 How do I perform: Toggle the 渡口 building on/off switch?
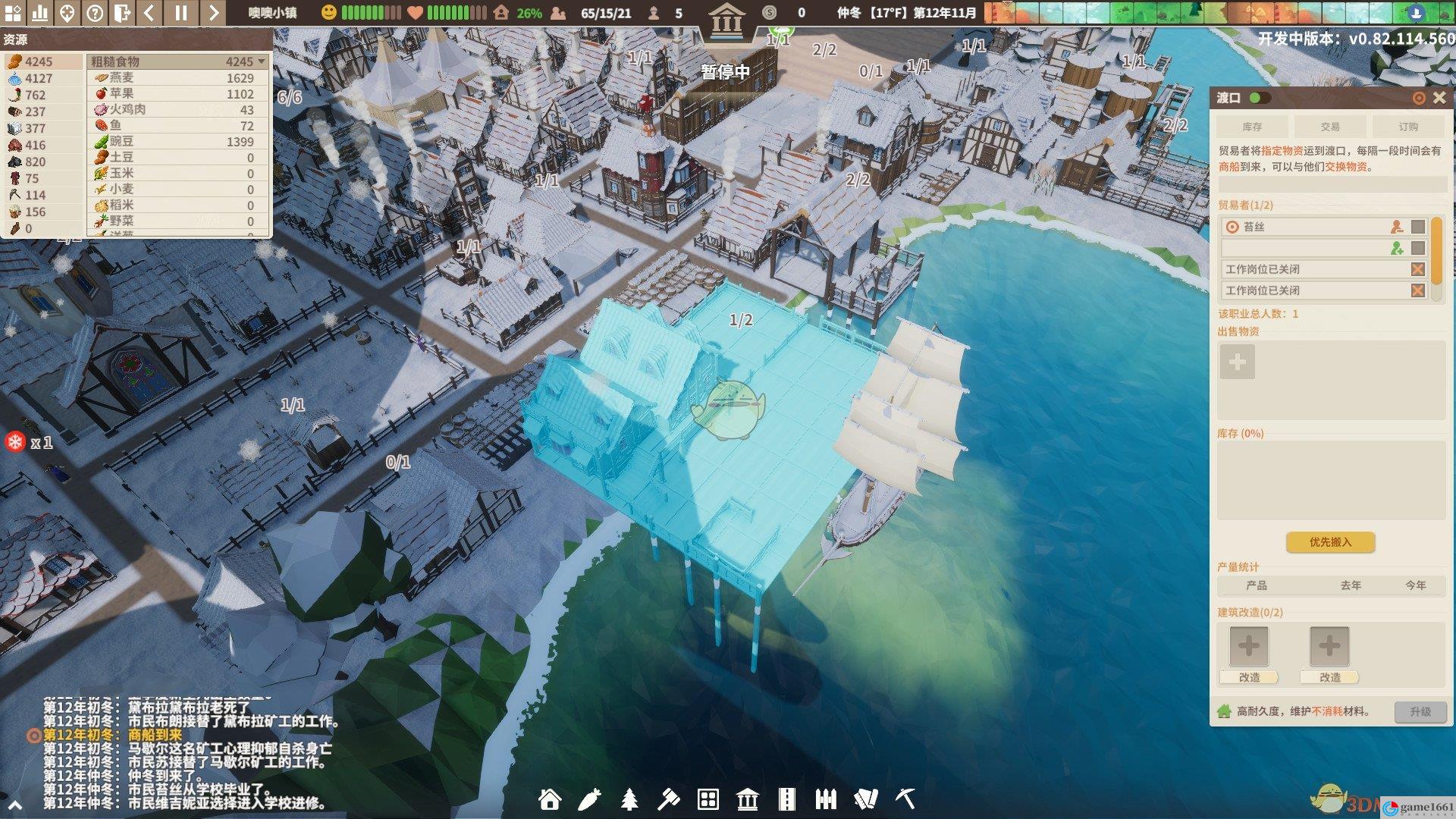[1260, 98]
